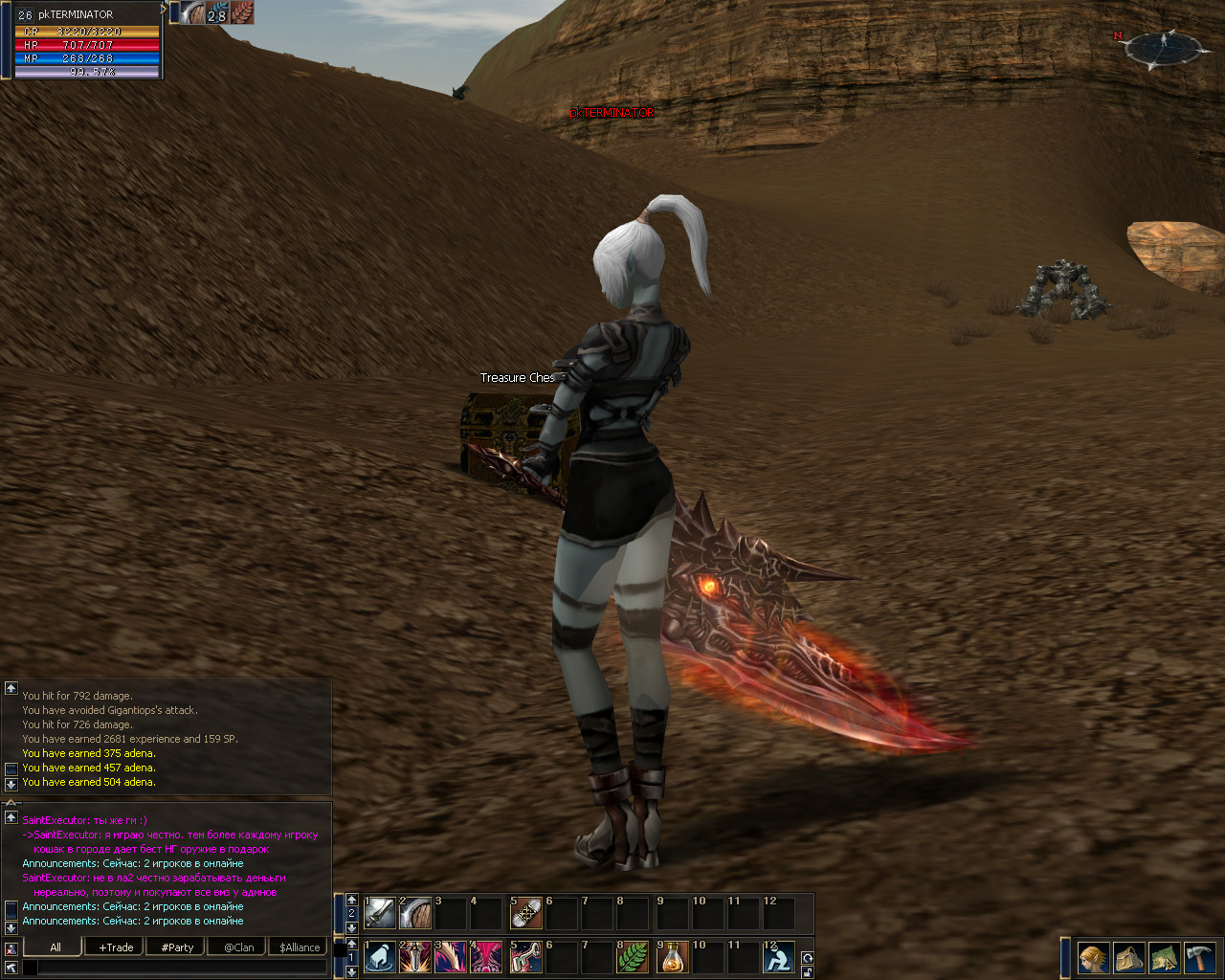This screenshot has width=1225, height=980.
Task: Switch chat to the +Trade tab
Action: pyautogui.click(x=116, y=947)
